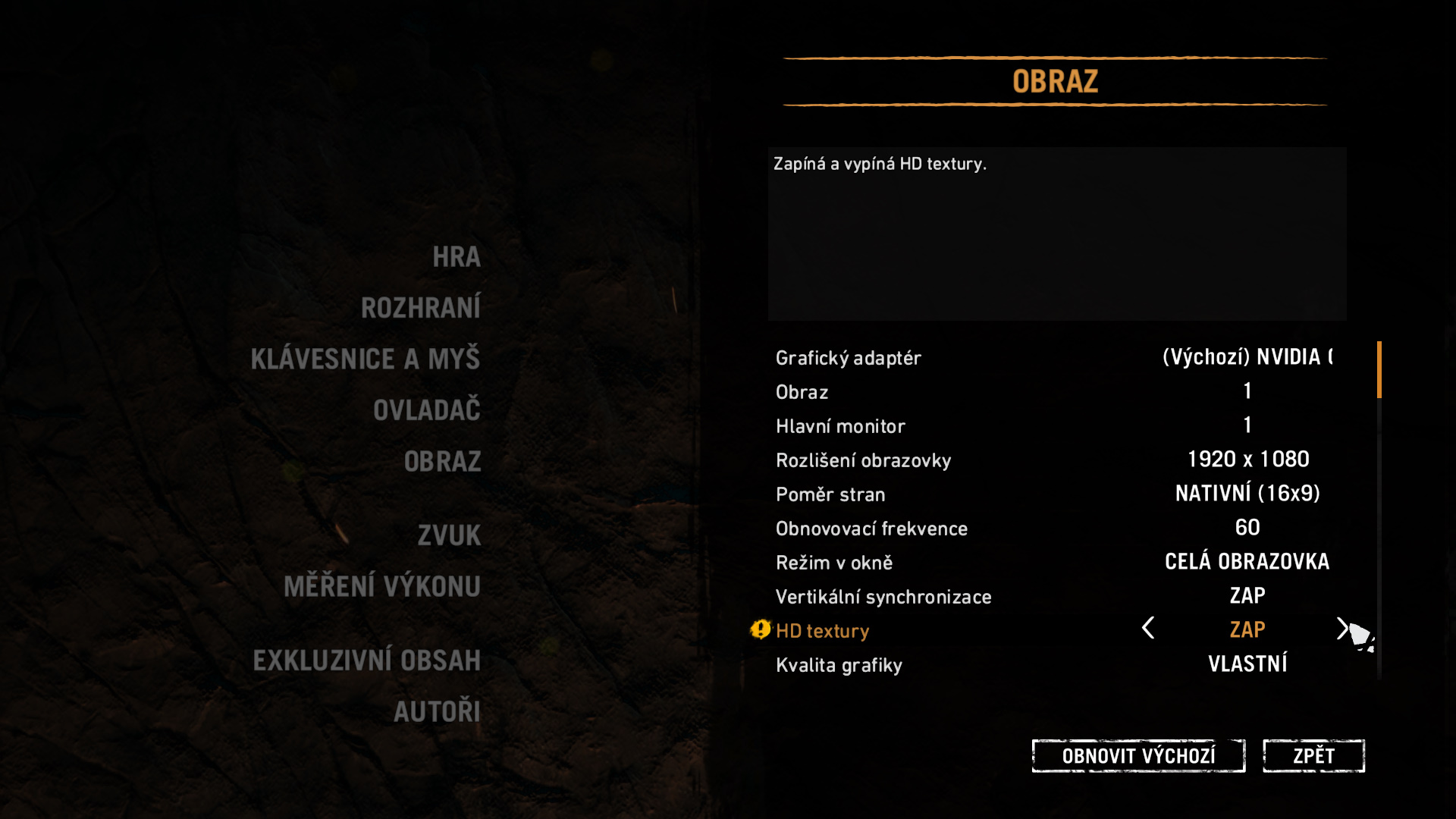Select the Rozlišení obrazovky setting
1456x819 pixels.
pos(863,460)
